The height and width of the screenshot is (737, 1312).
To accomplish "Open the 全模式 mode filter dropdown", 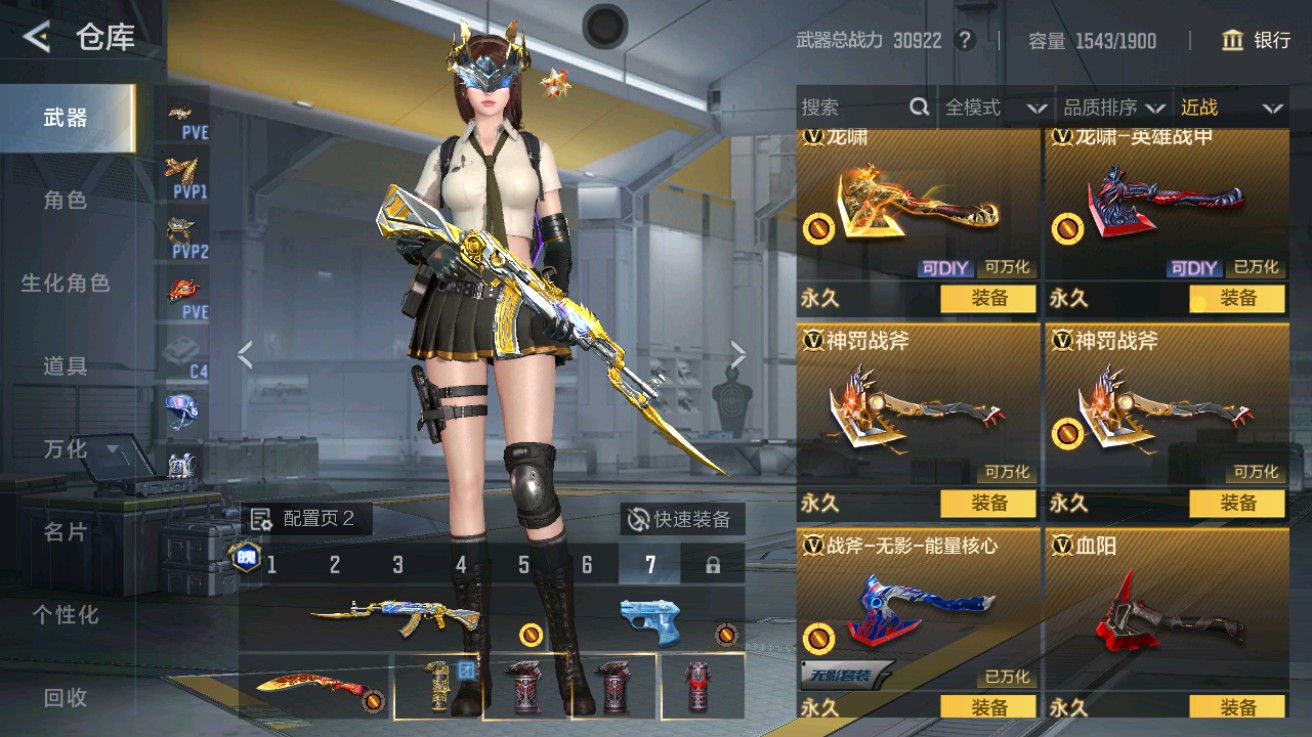I will point(995,107).
